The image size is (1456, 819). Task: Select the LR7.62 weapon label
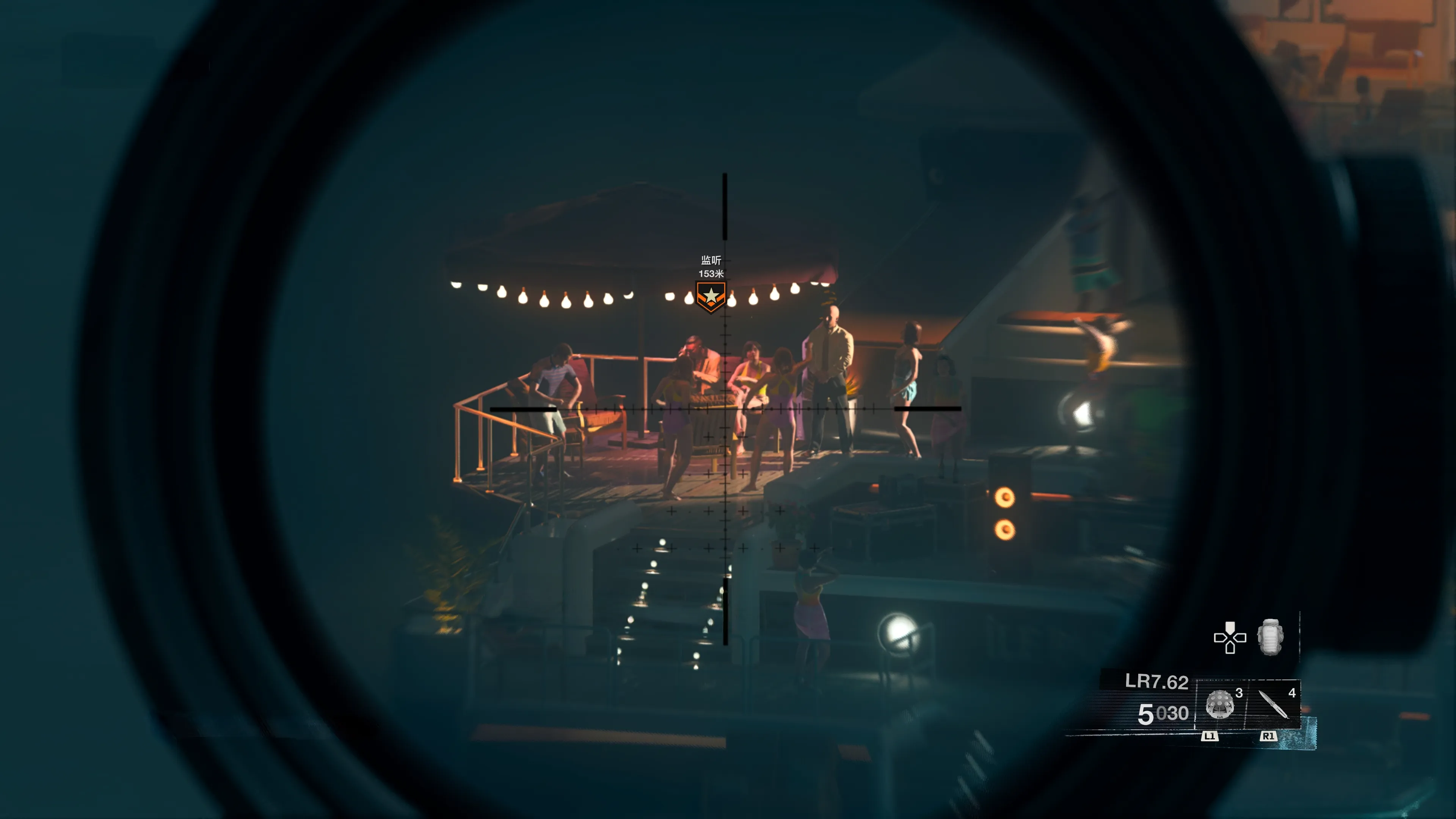coord(1156,682)
